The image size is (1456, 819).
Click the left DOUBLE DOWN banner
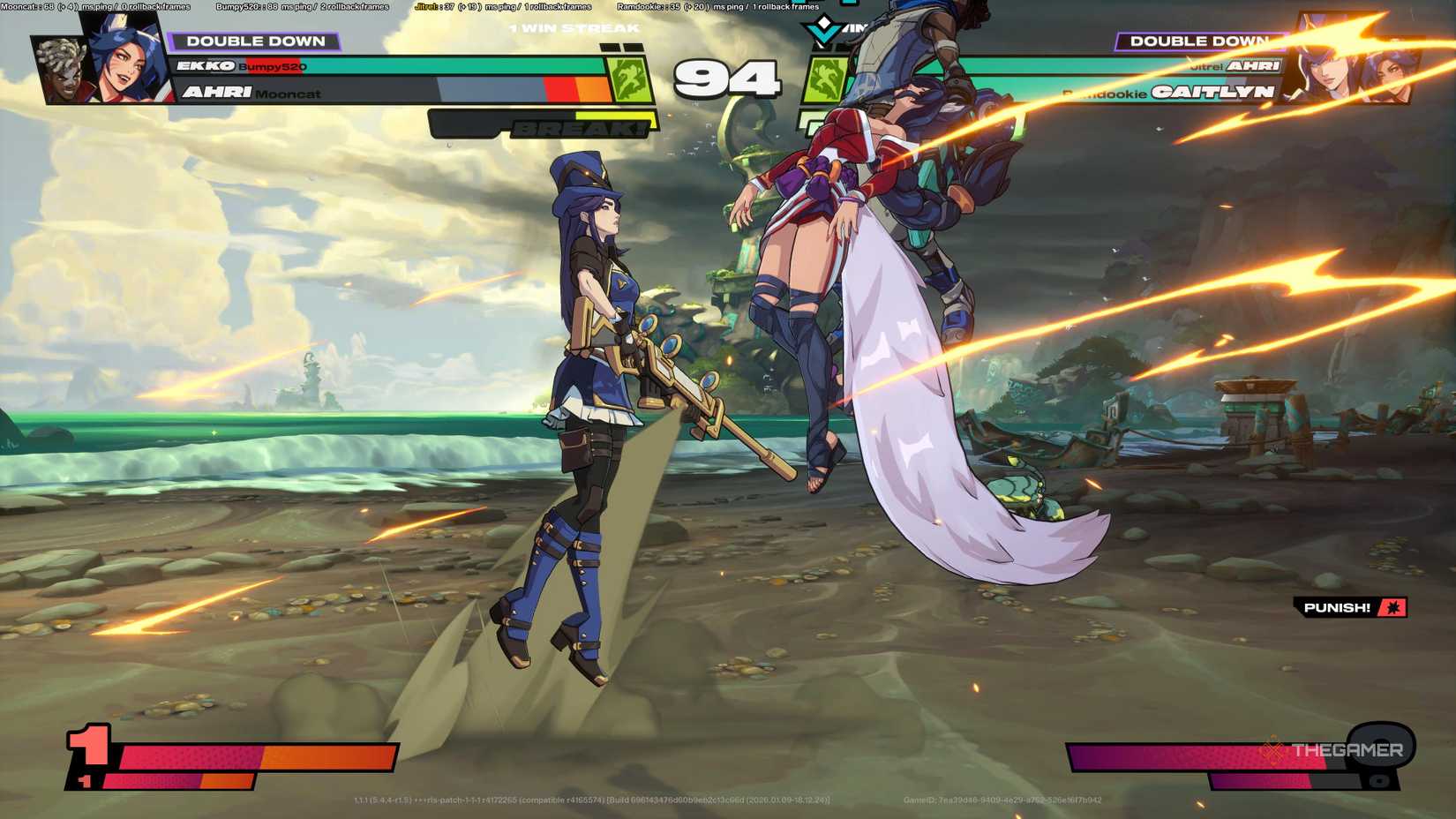[x=258, y=41]
